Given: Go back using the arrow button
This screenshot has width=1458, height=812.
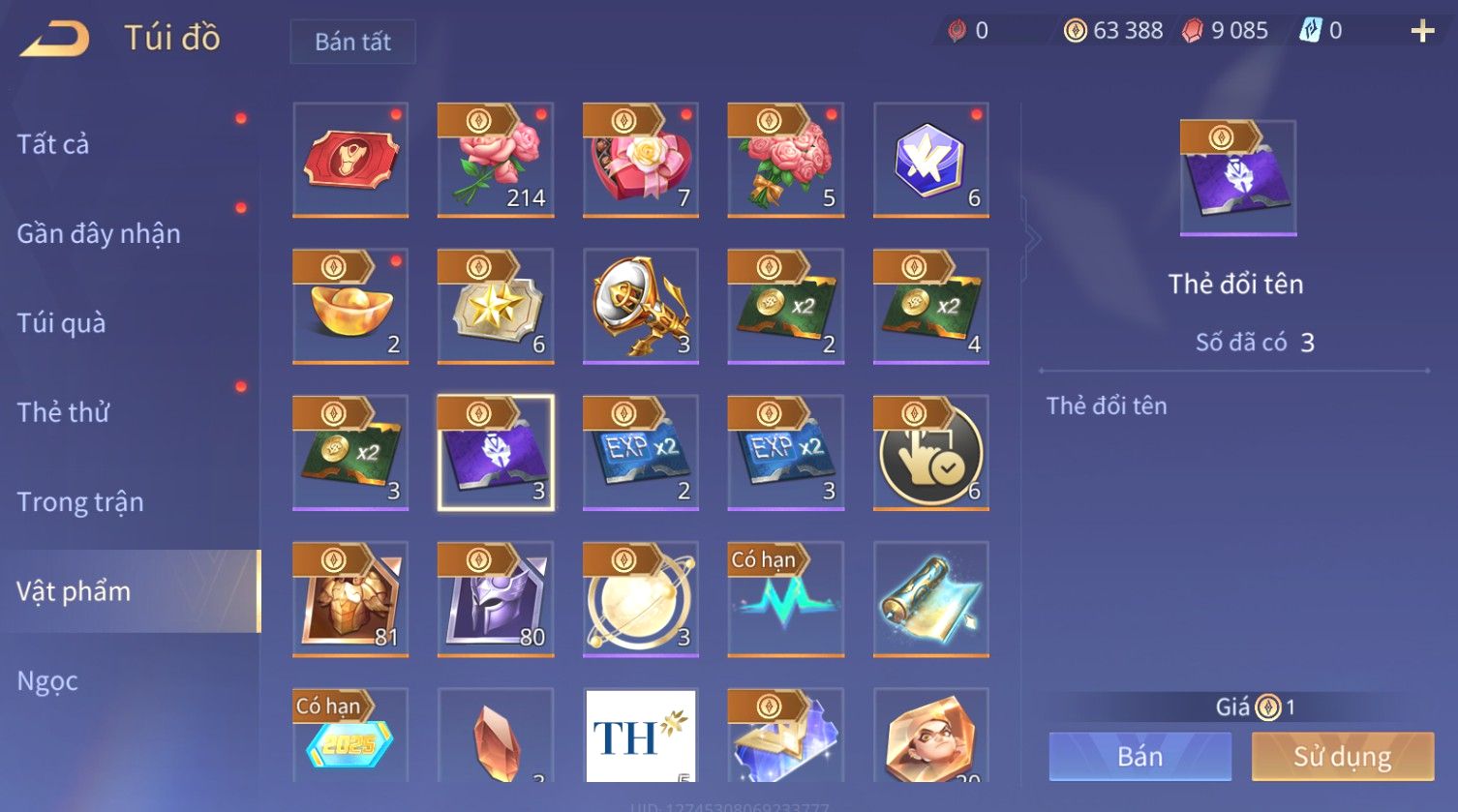Looking at the screenshot, I should (x=55, y=38).
